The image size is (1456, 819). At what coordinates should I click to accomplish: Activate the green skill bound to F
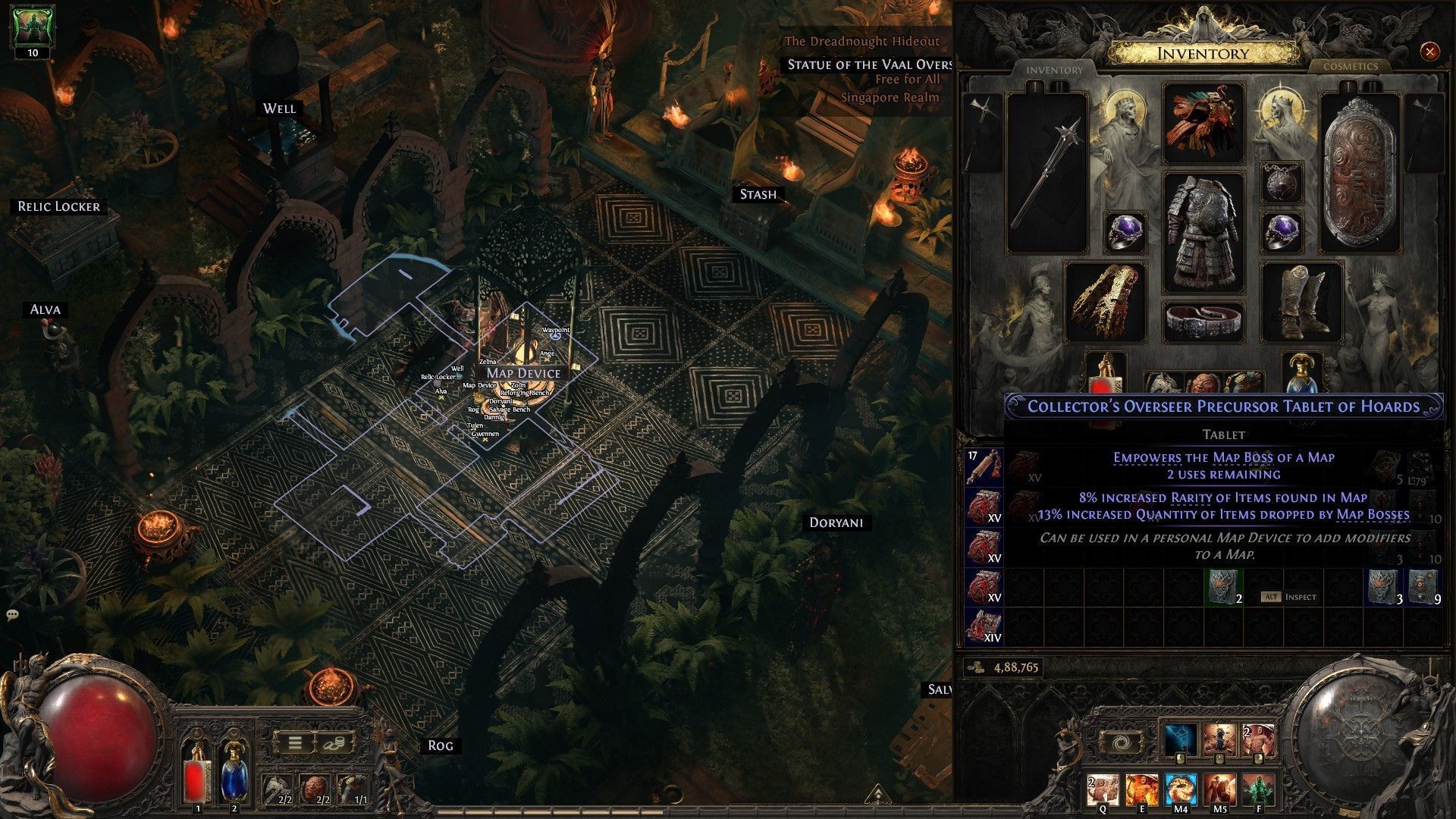(1259, 790)
